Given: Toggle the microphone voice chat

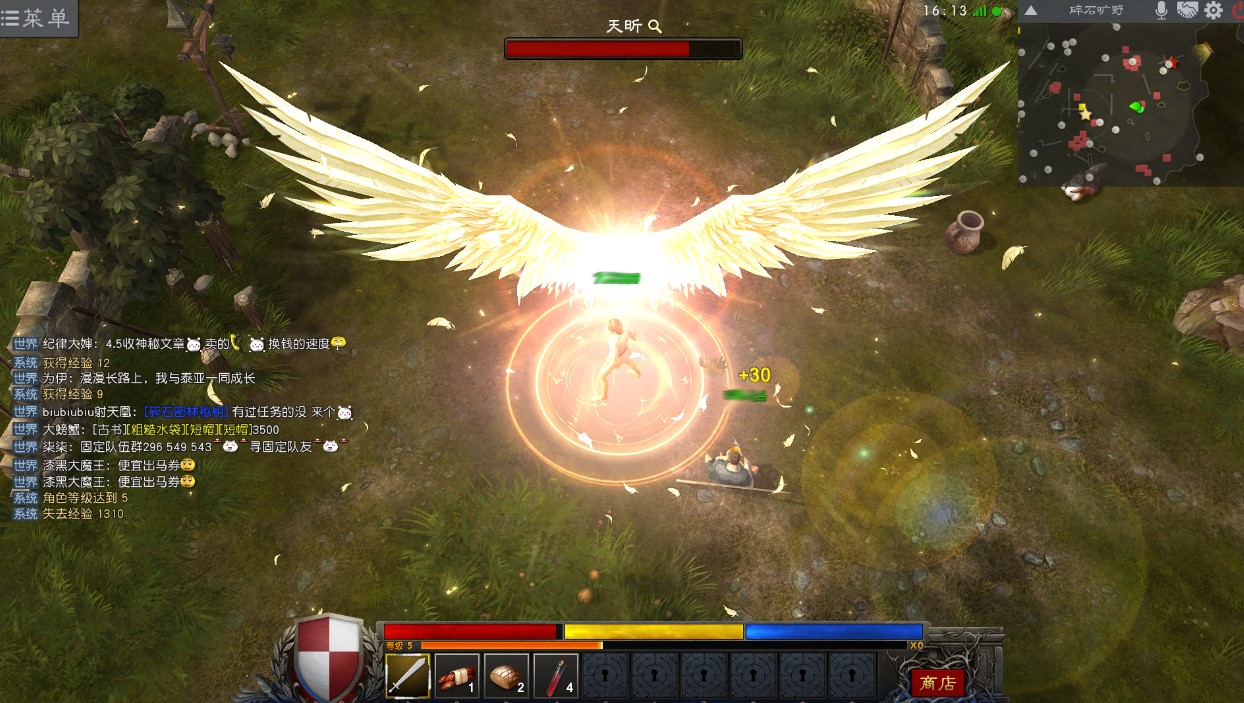Looking at the screenshot, I should pyautogui.click(x=1162, y=10).
